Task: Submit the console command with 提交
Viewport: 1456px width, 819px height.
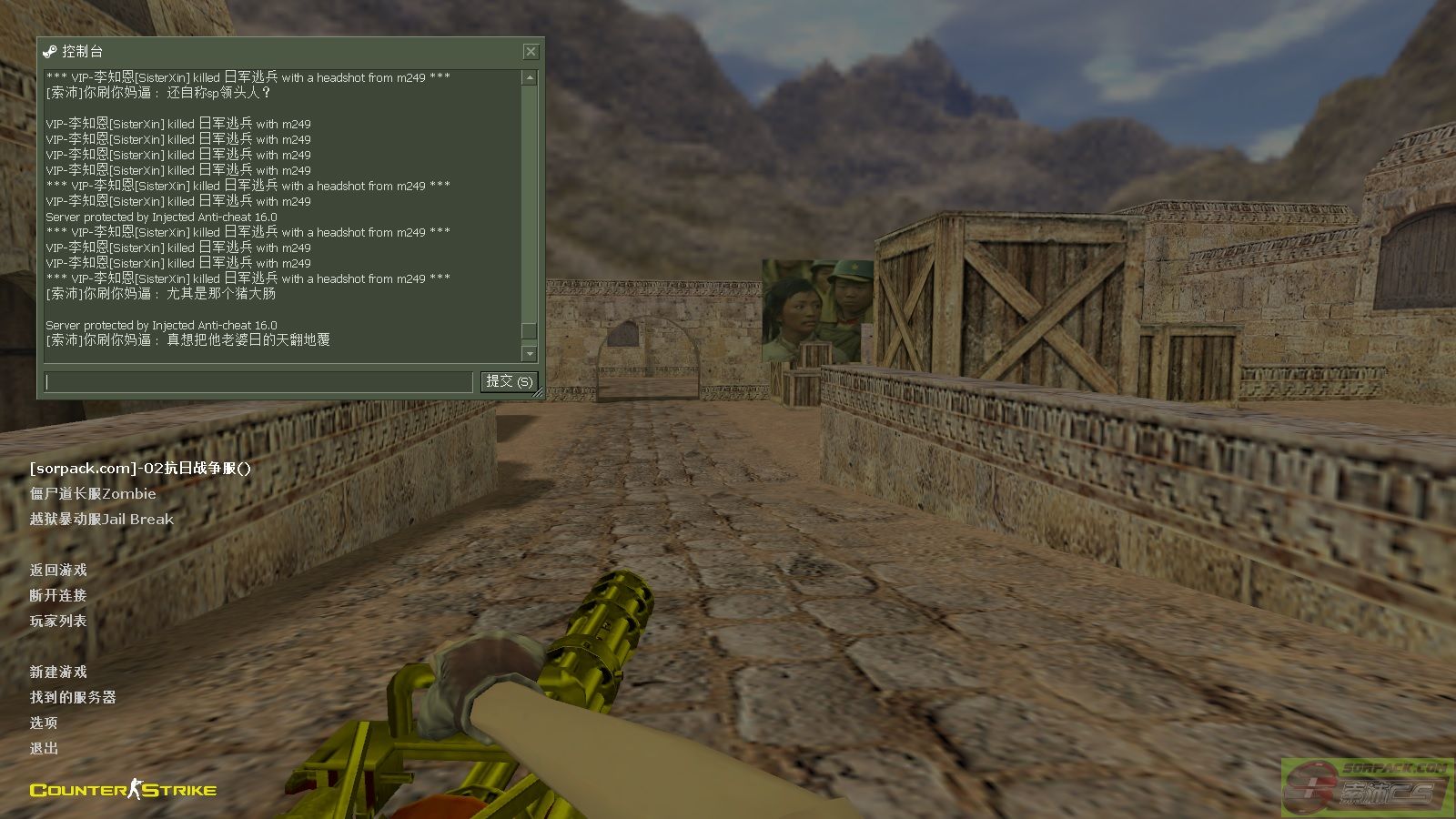Action: 509,382
